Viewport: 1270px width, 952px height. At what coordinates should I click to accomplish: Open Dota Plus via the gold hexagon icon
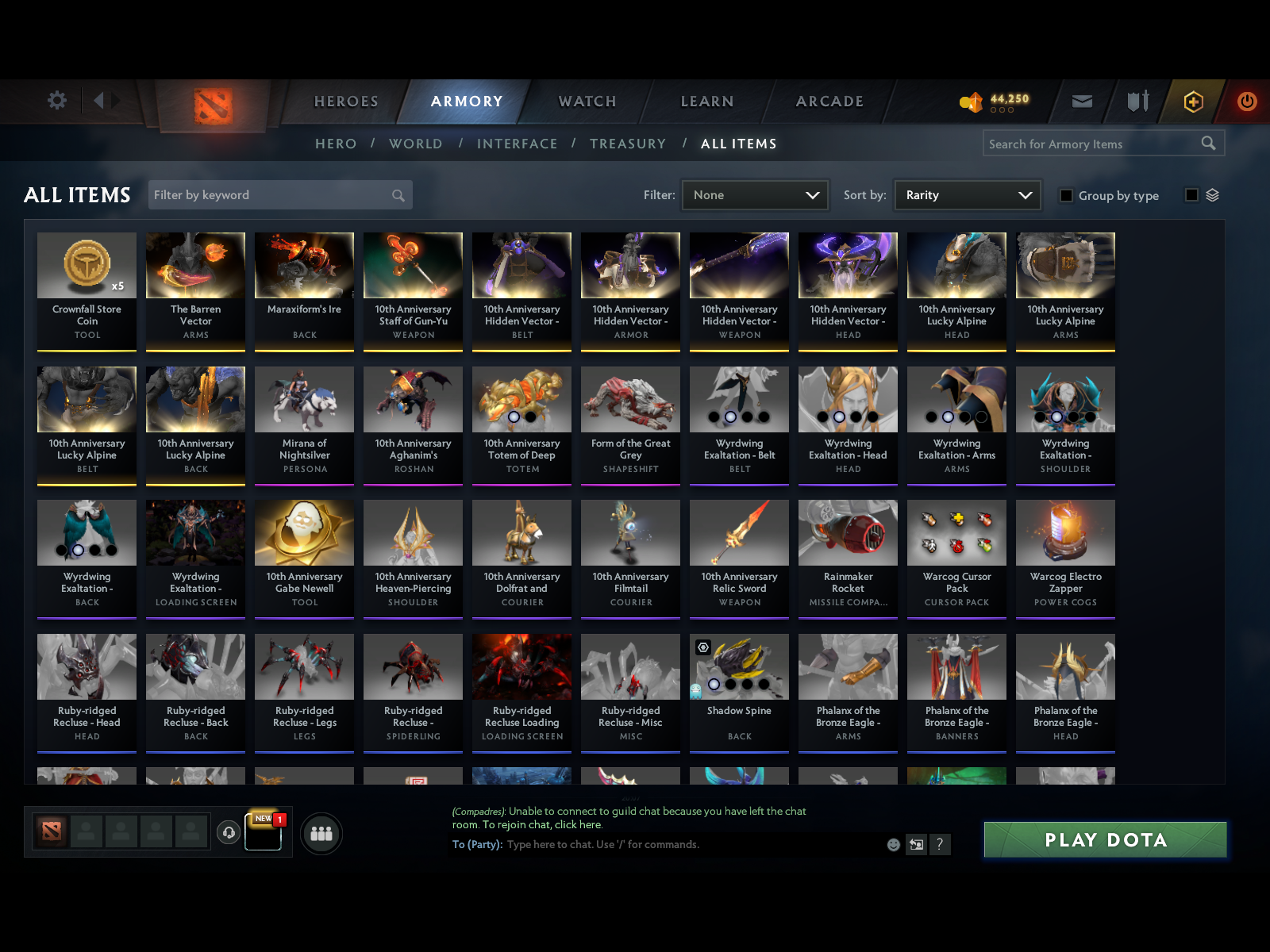point(1193,102)
